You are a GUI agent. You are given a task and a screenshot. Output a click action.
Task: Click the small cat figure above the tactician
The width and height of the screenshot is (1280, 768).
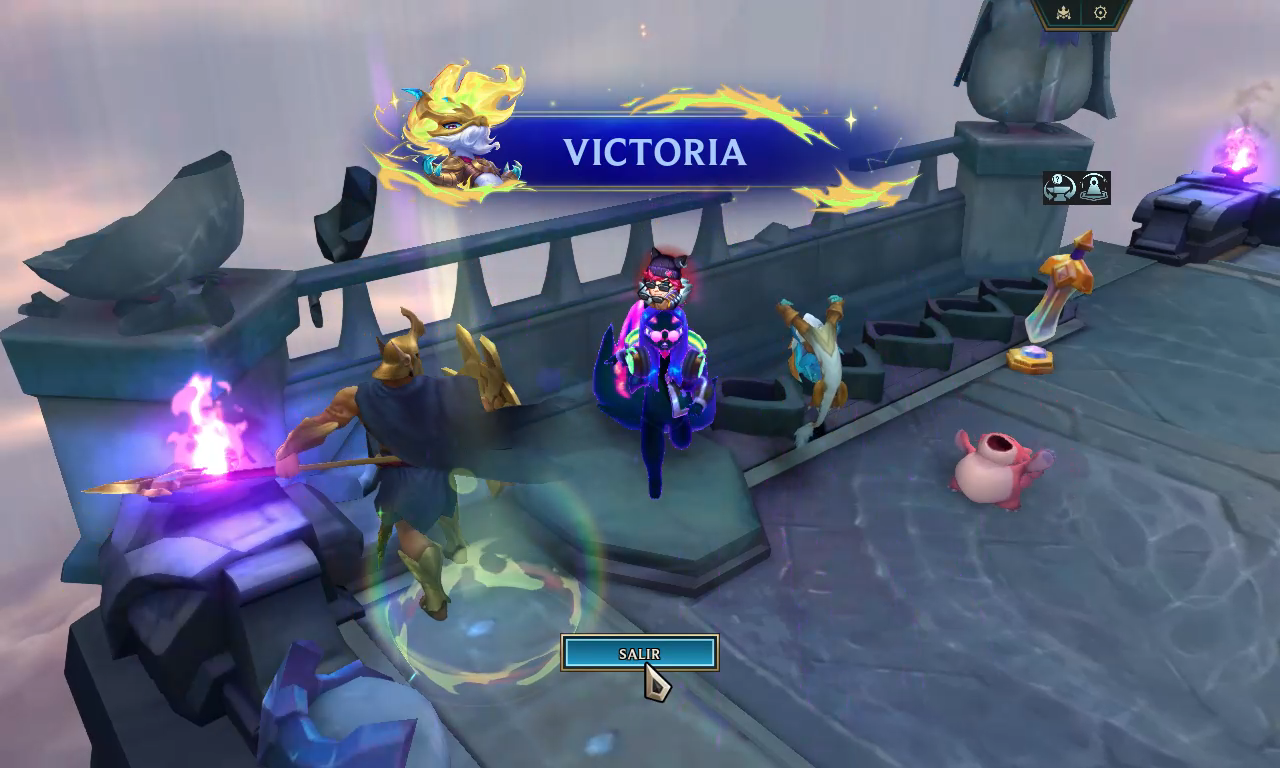point(662,285)
